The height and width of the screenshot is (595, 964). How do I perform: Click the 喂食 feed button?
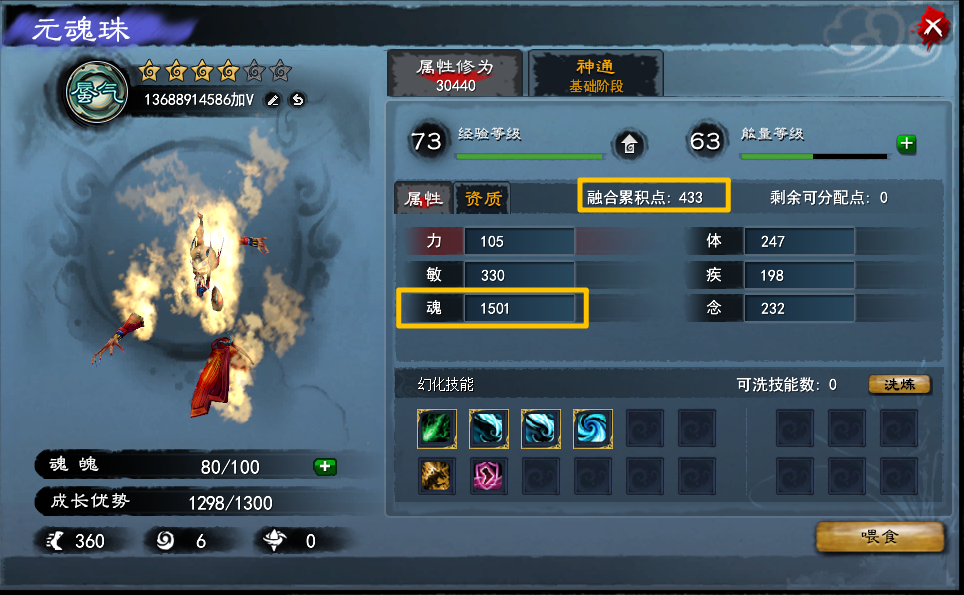[880, 537]
